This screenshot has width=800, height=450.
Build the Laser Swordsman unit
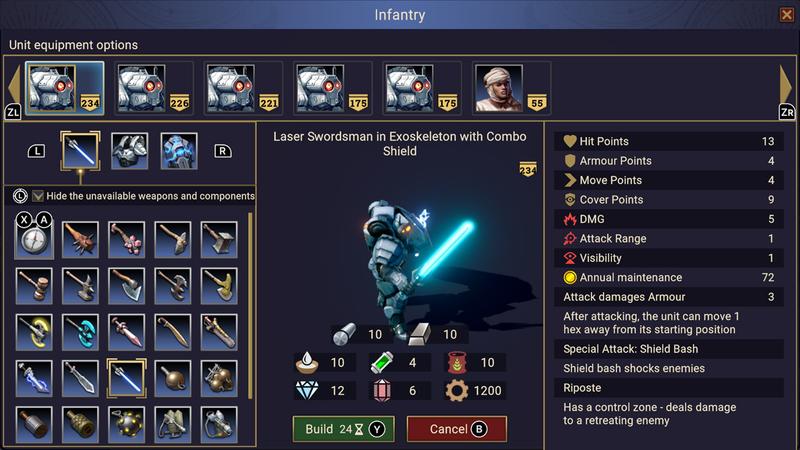[343, 429]
